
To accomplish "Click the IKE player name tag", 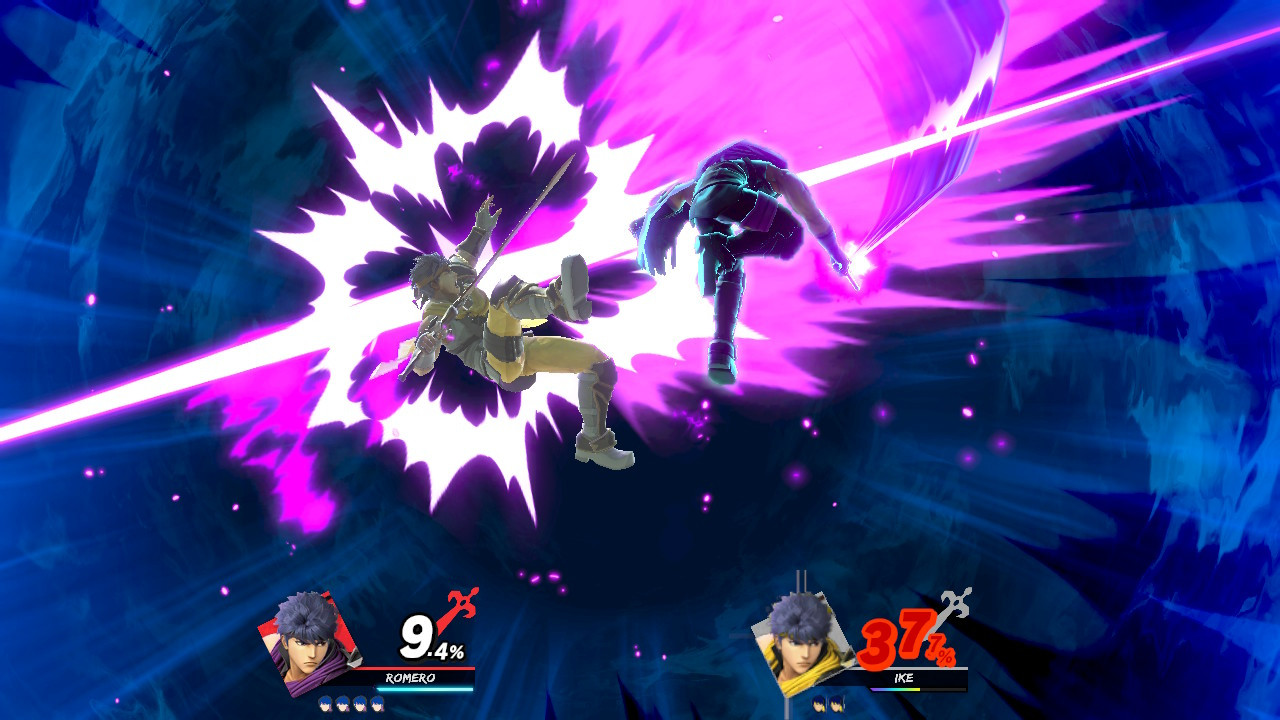I will pyautogui.click(x=903, y=678).
